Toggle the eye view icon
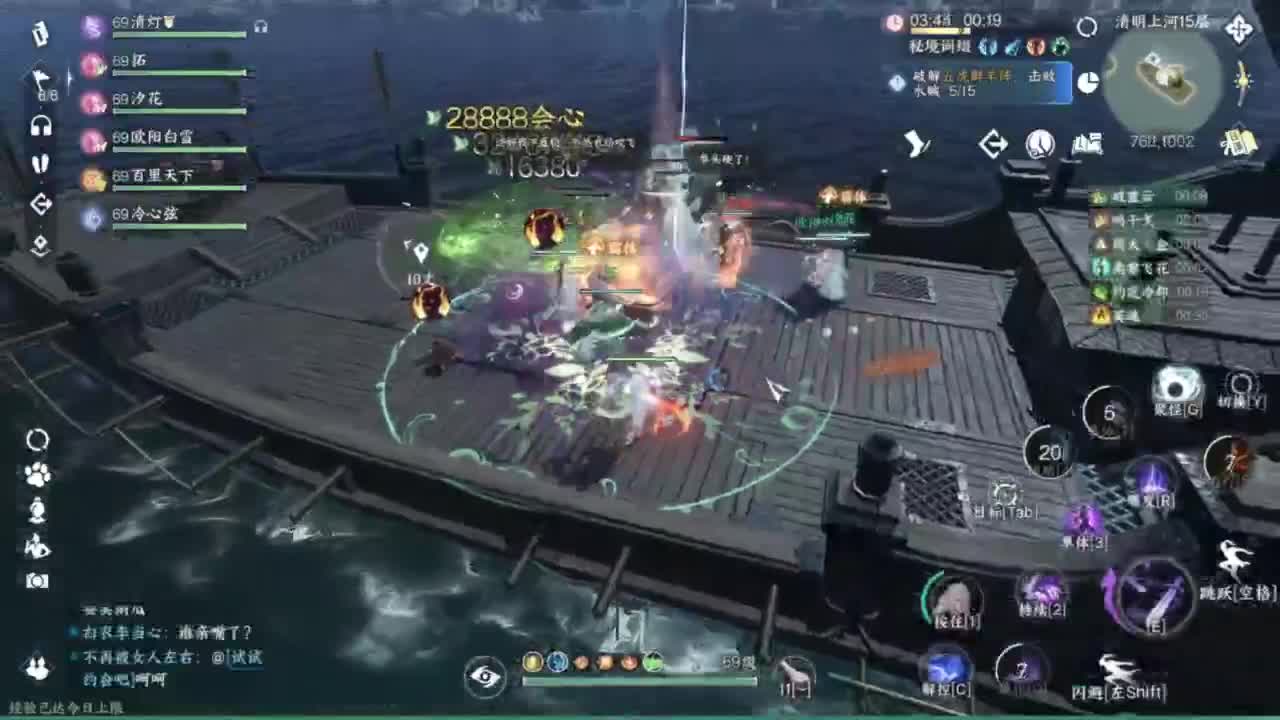The image size is (1280, 720). pos(485,677)
